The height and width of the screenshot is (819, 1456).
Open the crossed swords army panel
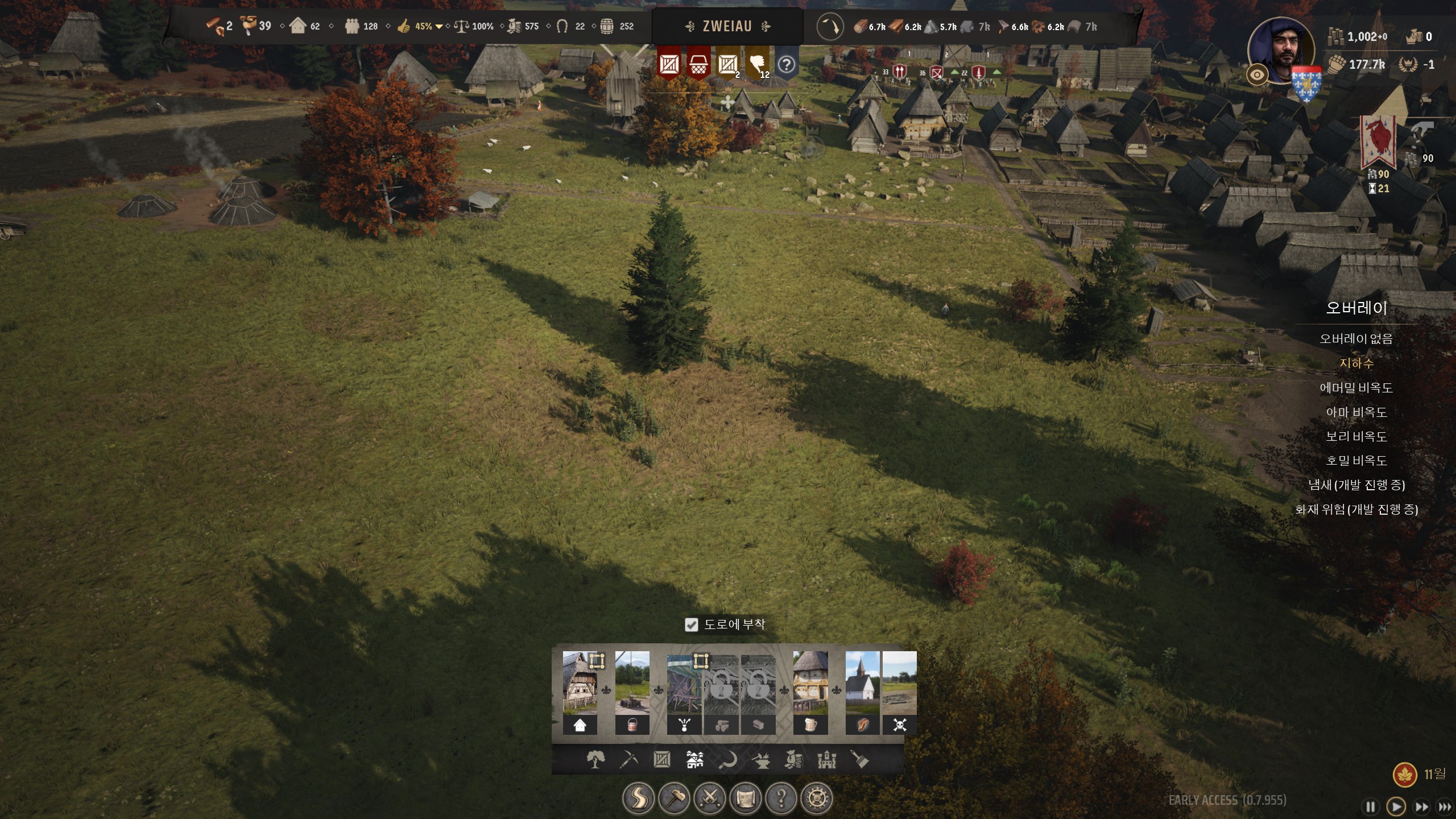tap(710, 799)
